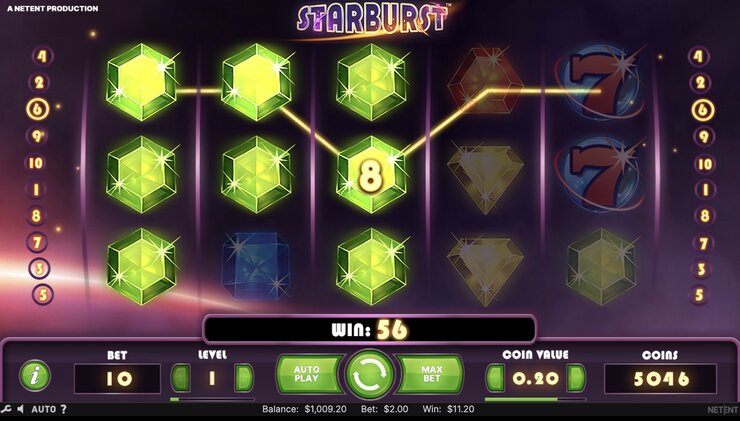Toggle the sound speaker icon
This screenshot has height=421, width=740.
pyautogui.click(x=20, y=409)
